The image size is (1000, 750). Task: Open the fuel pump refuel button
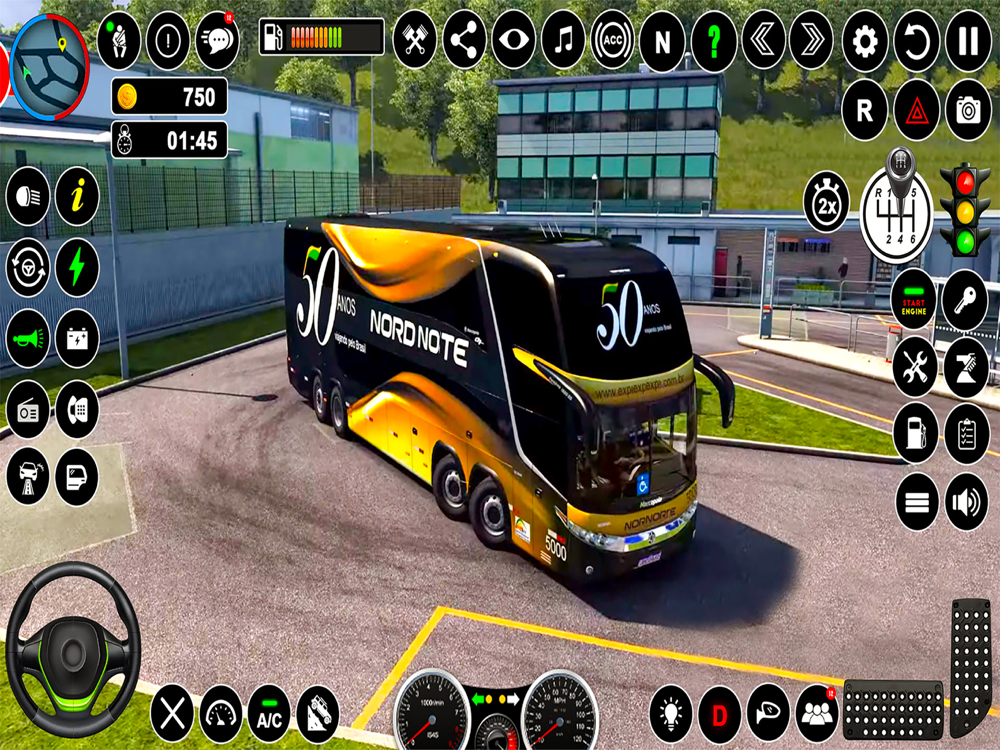click(915, 432)
